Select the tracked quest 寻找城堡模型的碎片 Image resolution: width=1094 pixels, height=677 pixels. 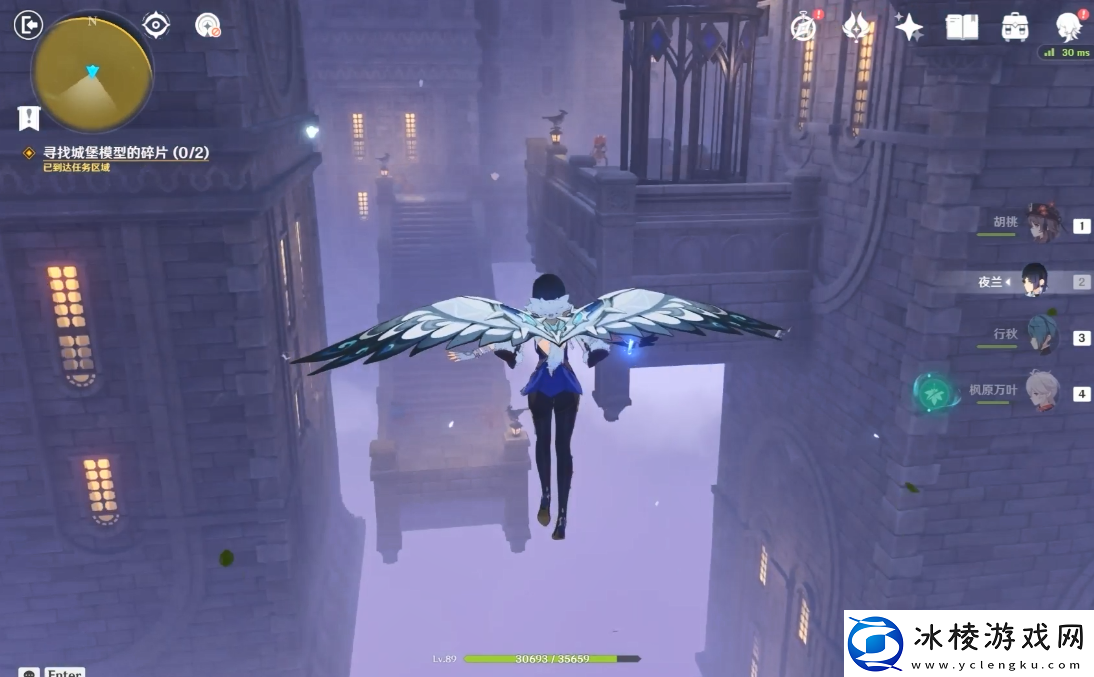pos(125,153)
